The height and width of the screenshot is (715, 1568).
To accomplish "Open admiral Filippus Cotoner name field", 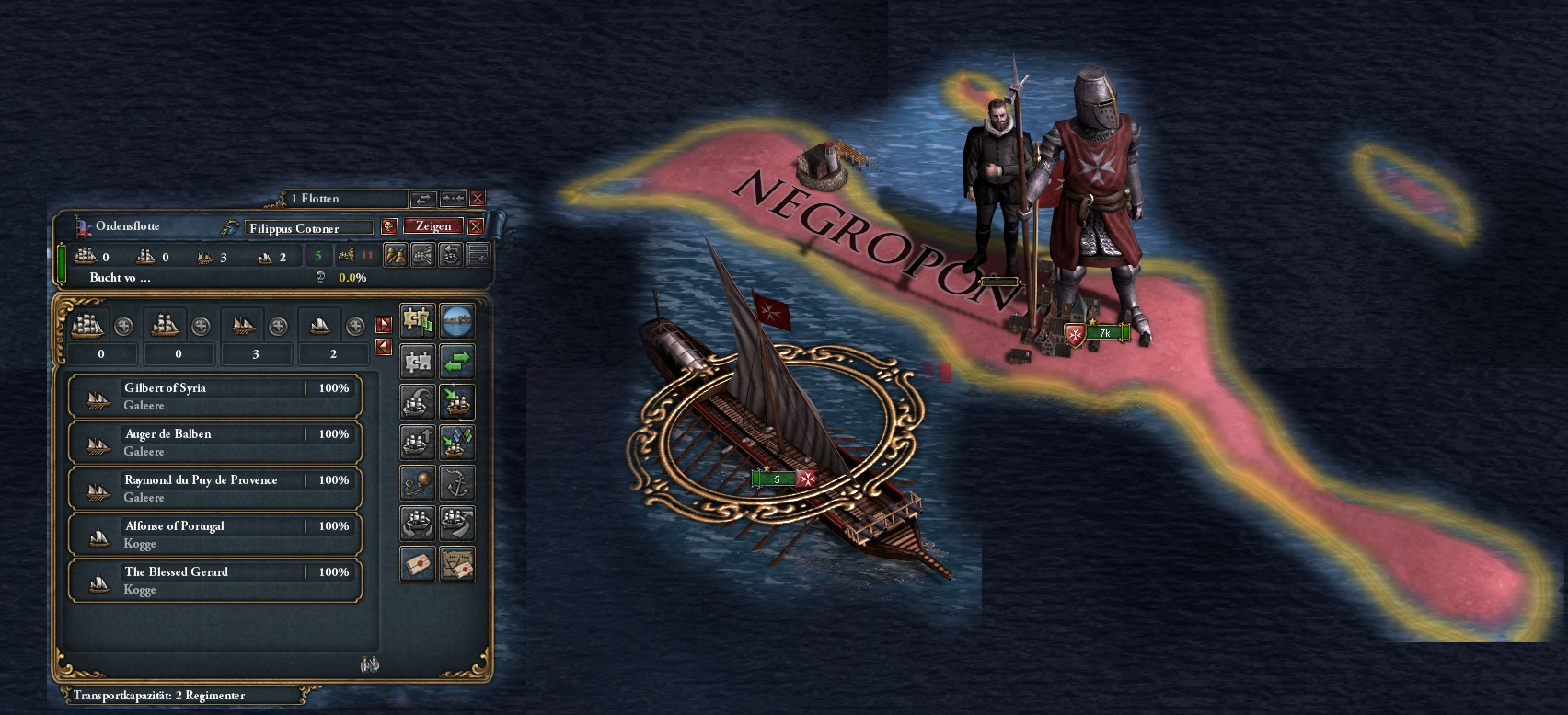I will [x=309, y=227].
